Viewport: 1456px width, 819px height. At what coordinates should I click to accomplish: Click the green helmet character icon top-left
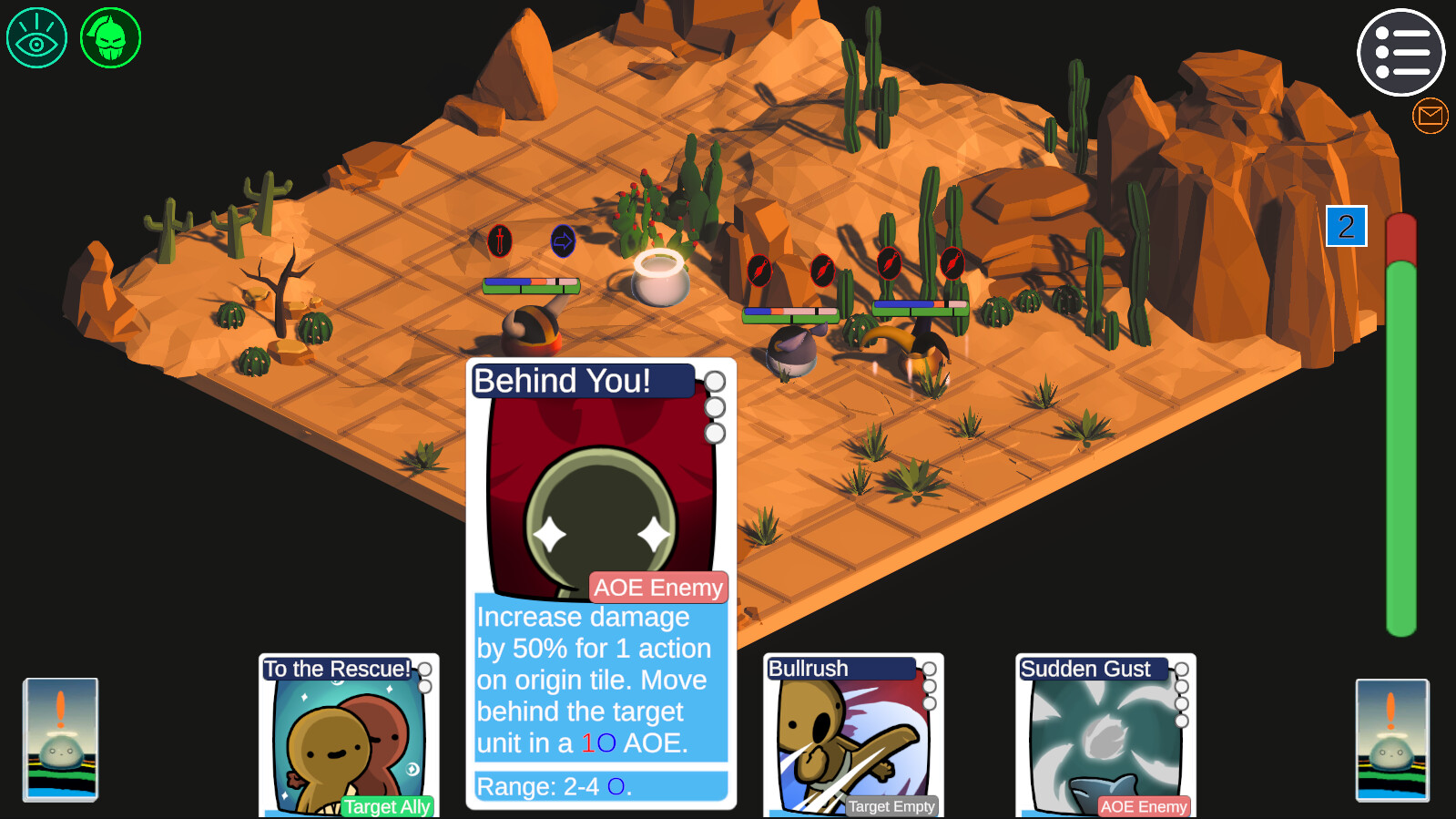click(x=110, y=36)
